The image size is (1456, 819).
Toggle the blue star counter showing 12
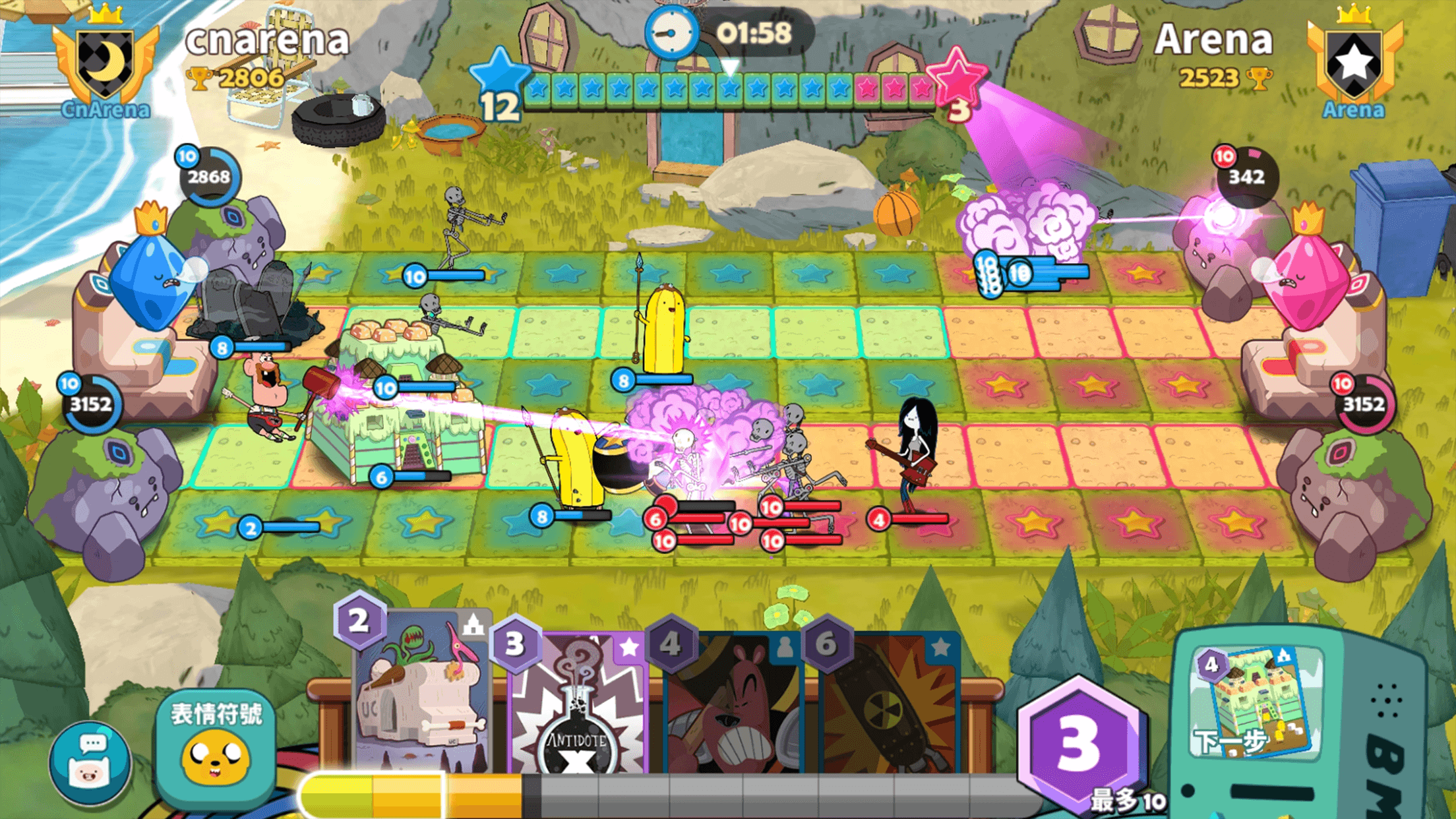[499, 82]
